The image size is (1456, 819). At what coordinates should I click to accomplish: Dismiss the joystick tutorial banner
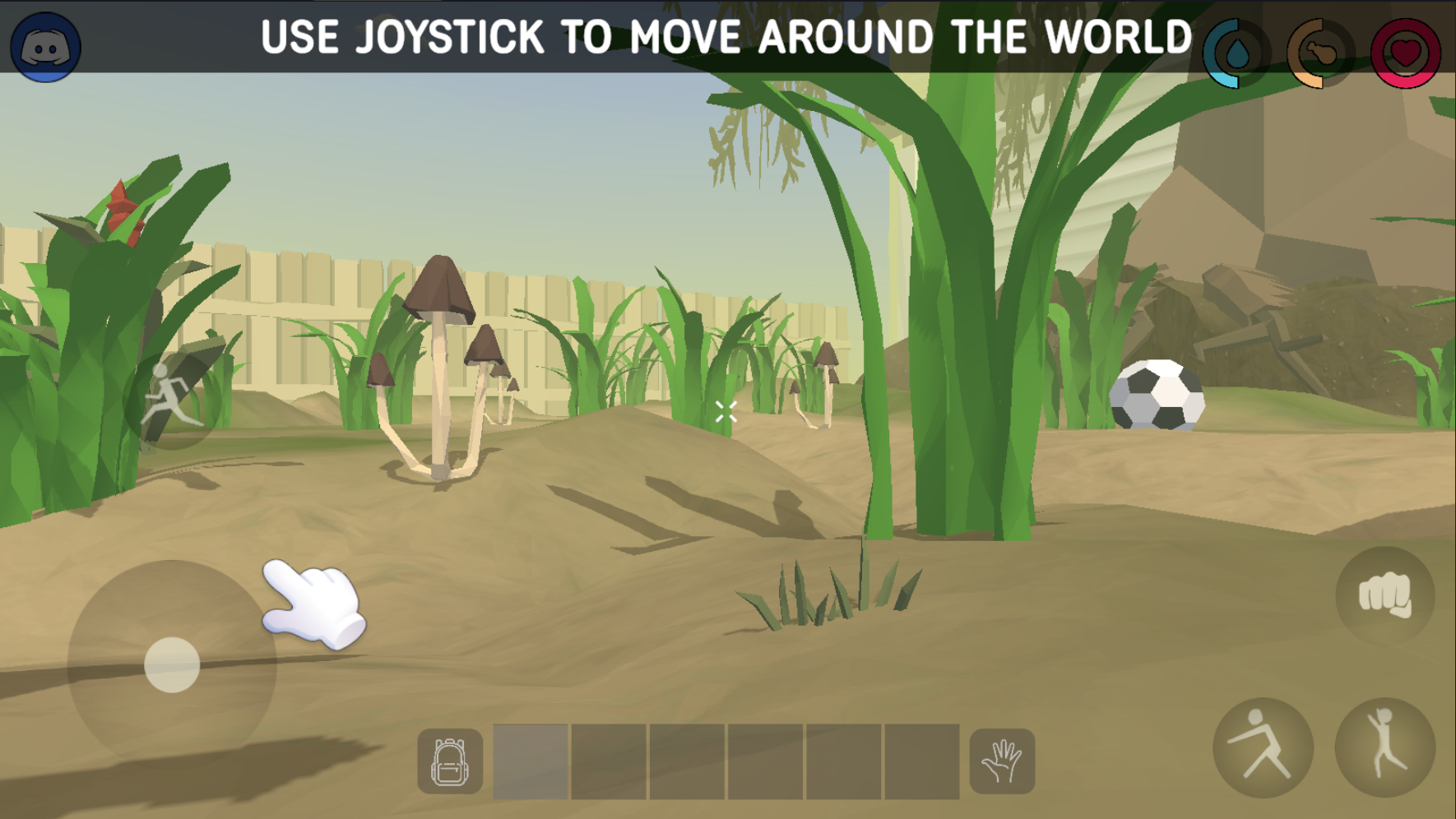(x=726, y=35)
